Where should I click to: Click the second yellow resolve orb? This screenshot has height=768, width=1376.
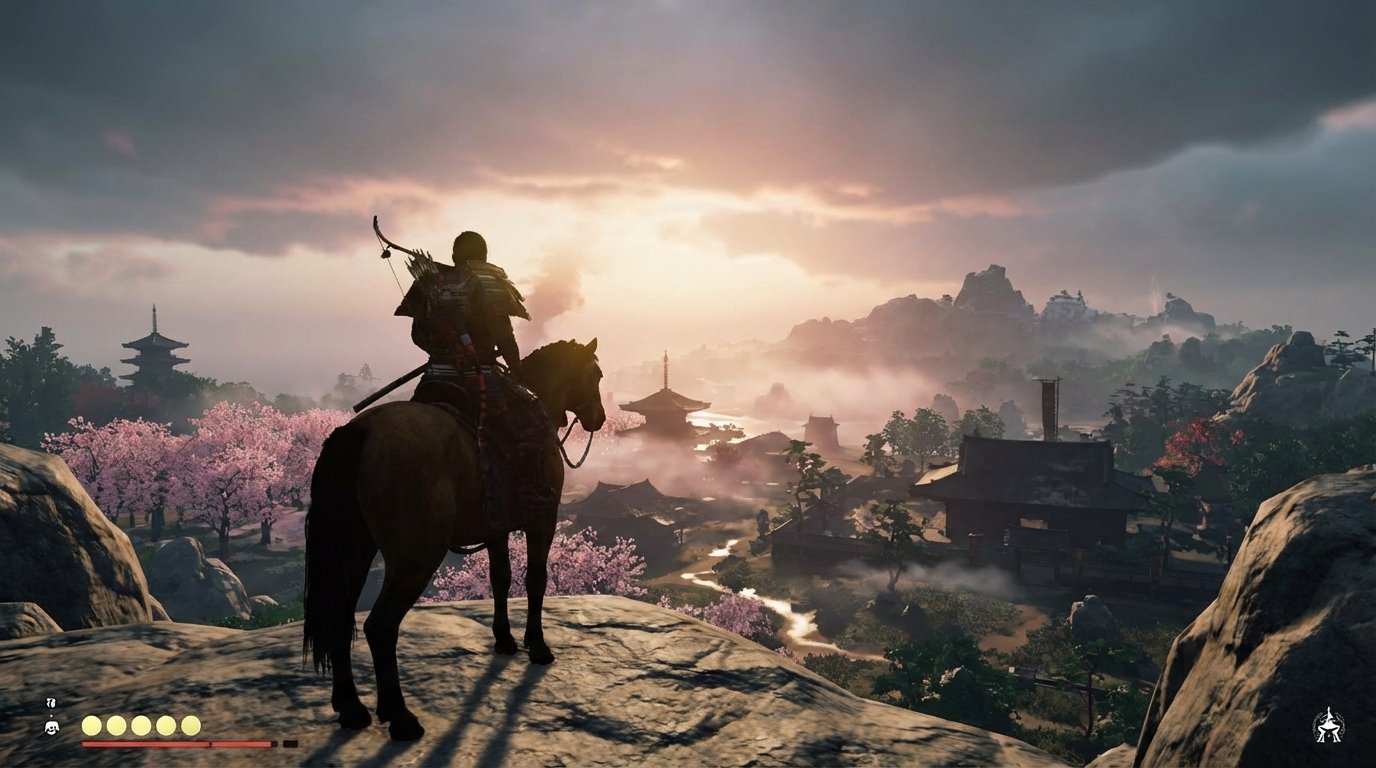click(115, 725)
